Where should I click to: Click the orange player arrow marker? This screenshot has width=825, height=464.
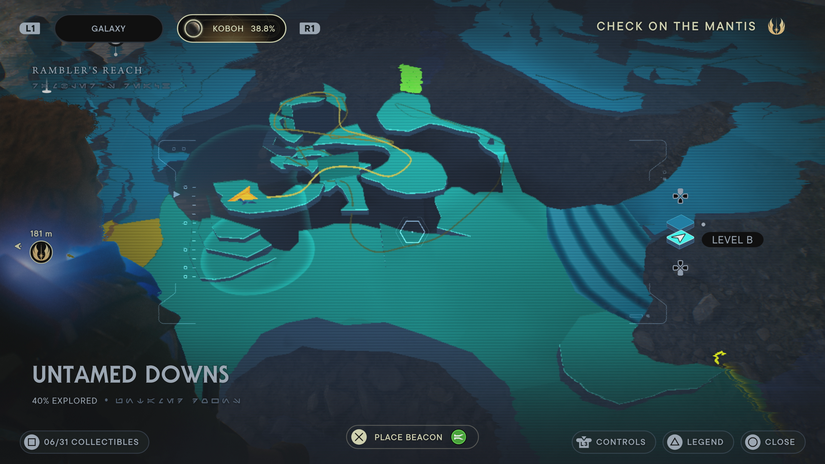tap(241, 194)
